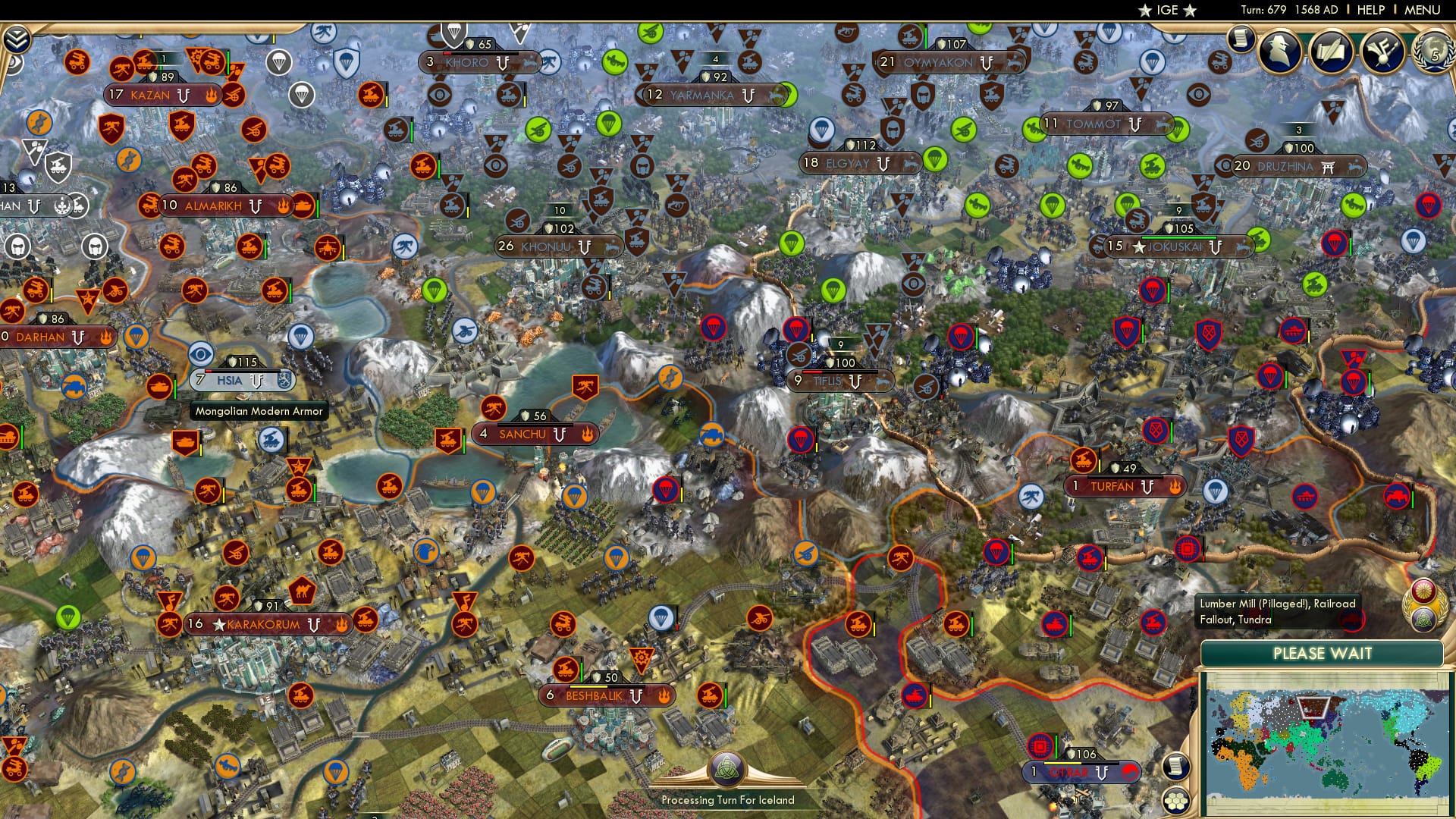
Task: Click the small notifications scroll icon top-right
Action: [1241, 38]
